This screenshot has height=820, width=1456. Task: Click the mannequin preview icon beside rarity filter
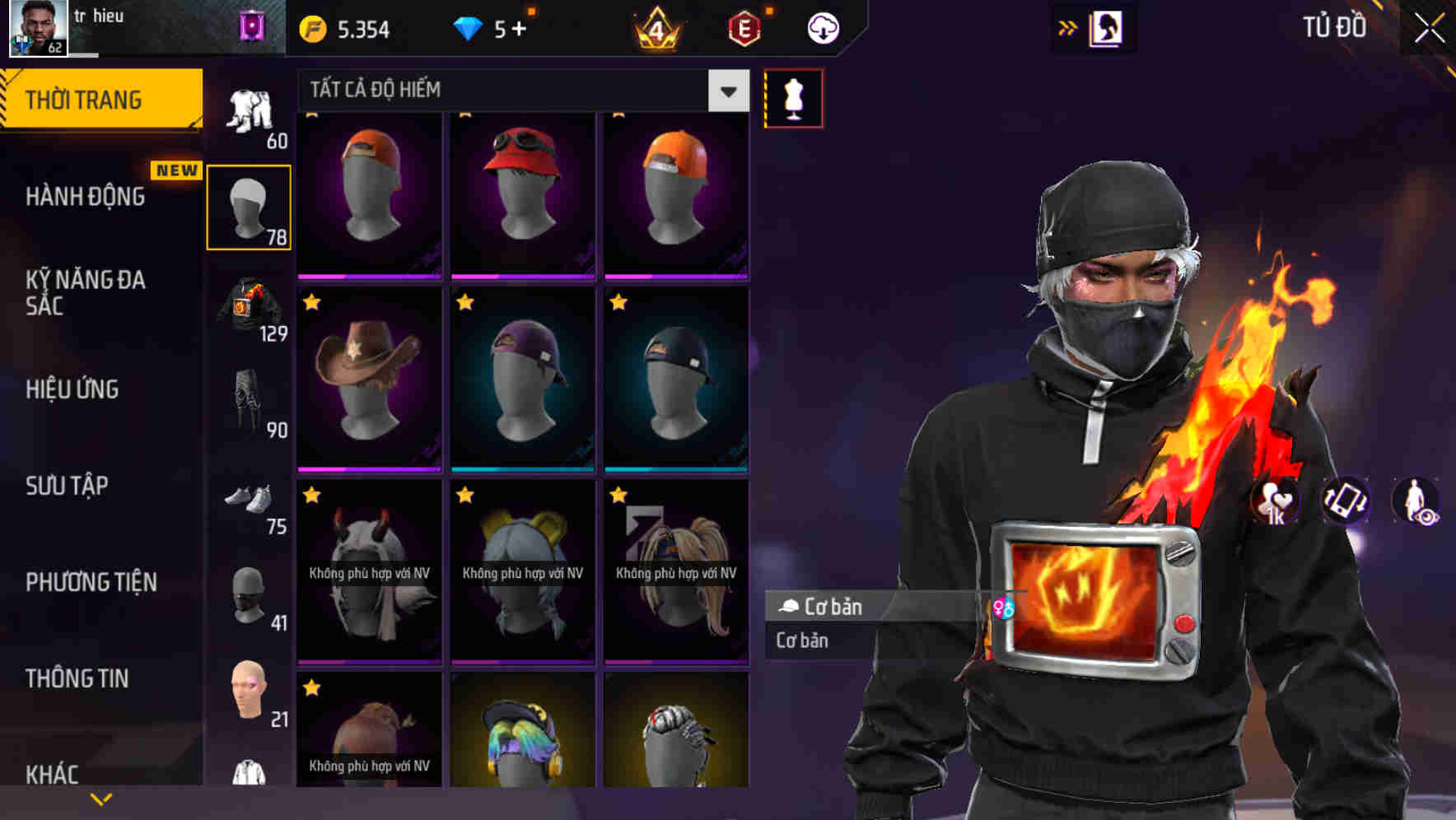click(x=792, y=97)
